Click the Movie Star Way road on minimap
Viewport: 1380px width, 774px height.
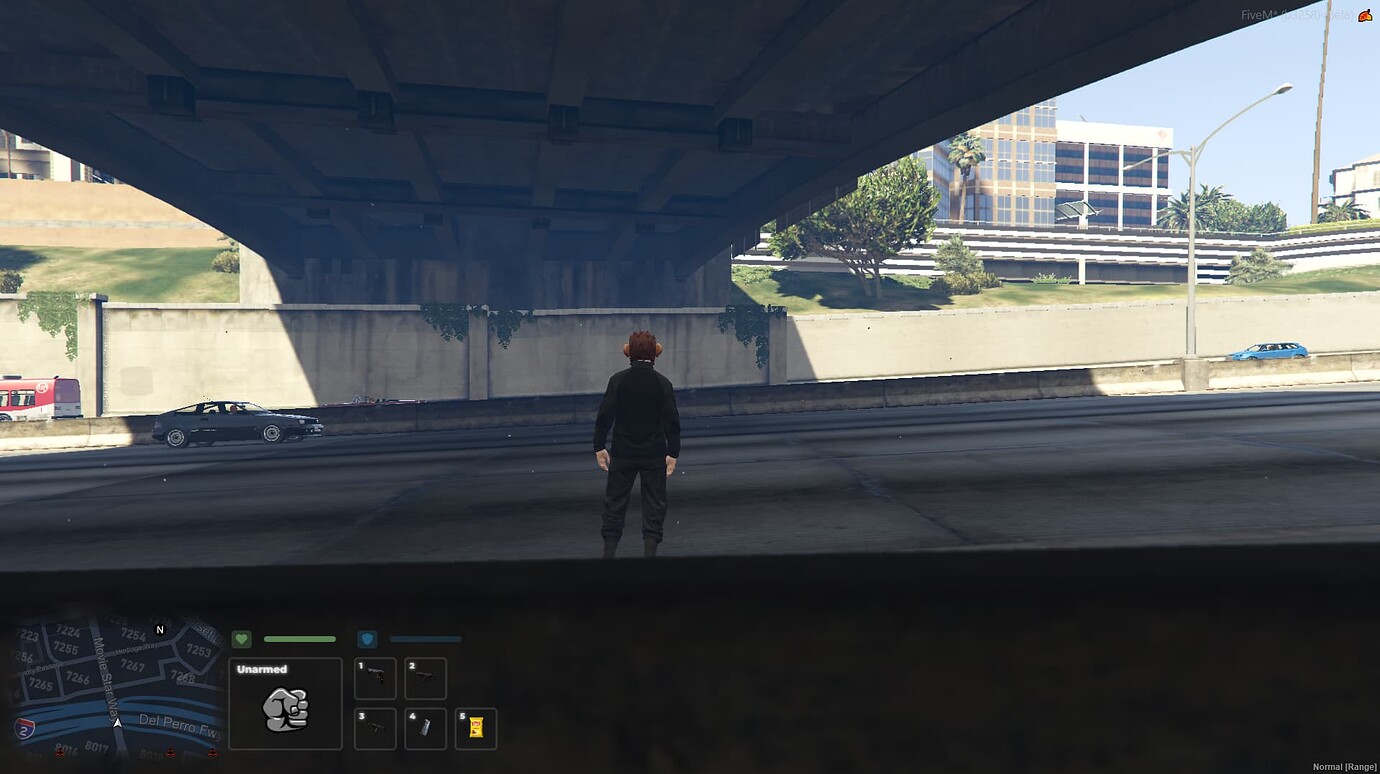pos(106,679)
